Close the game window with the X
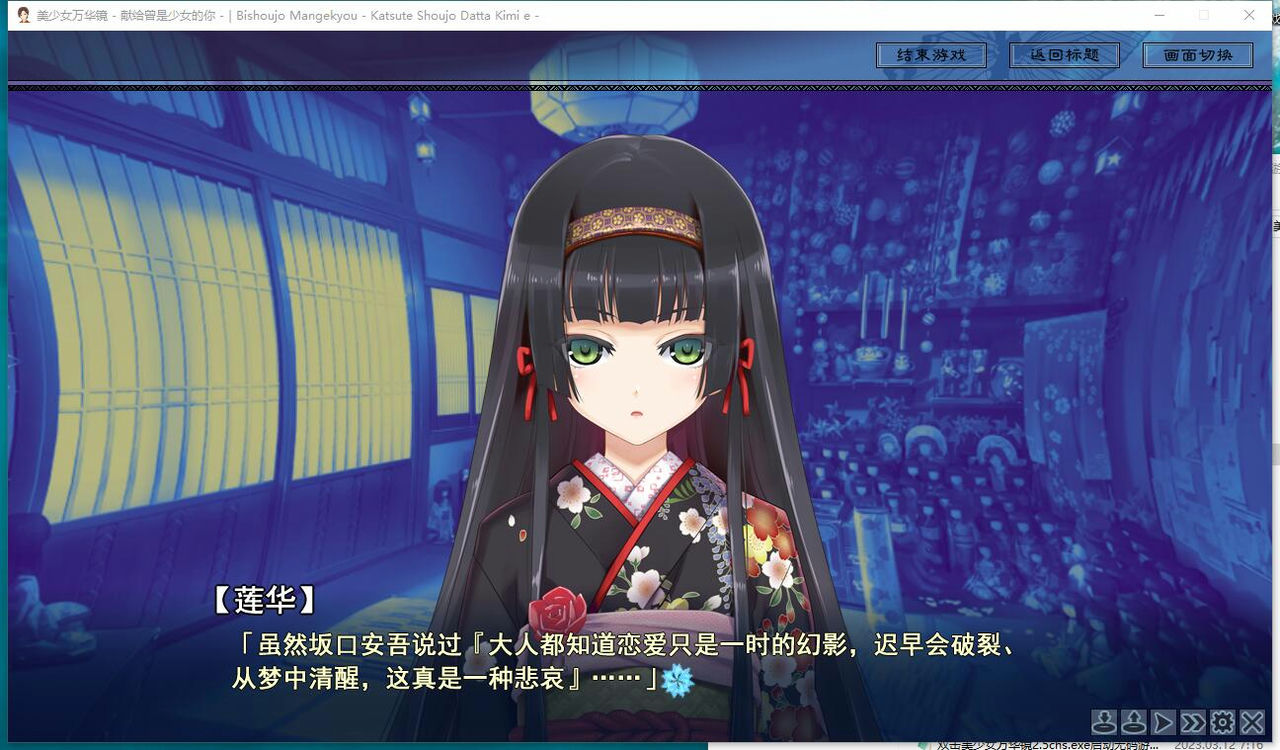 (1249, 15)
